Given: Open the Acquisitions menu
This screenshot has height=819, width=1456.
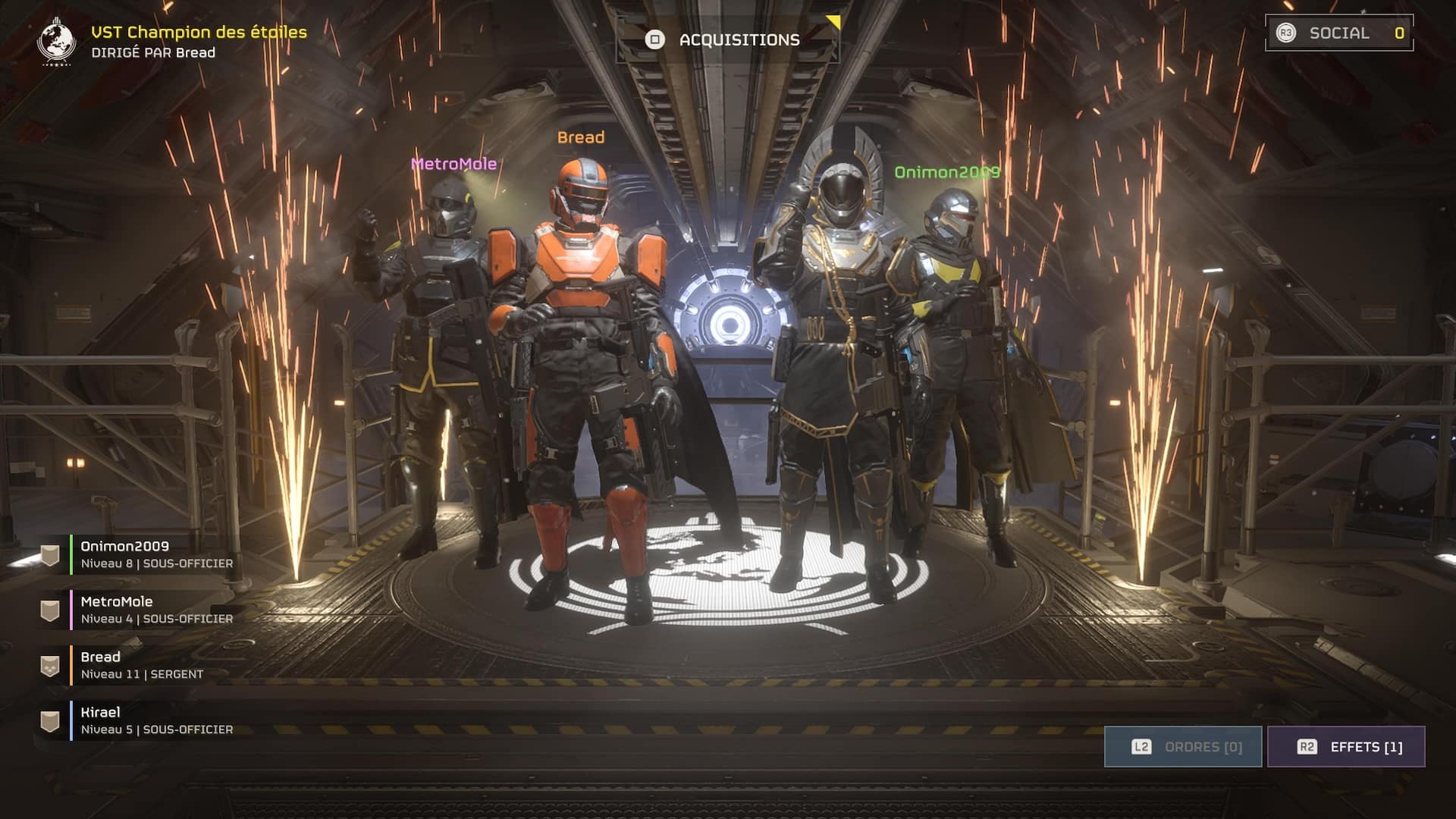Looking at the screenshot, I should click(728, 39).
